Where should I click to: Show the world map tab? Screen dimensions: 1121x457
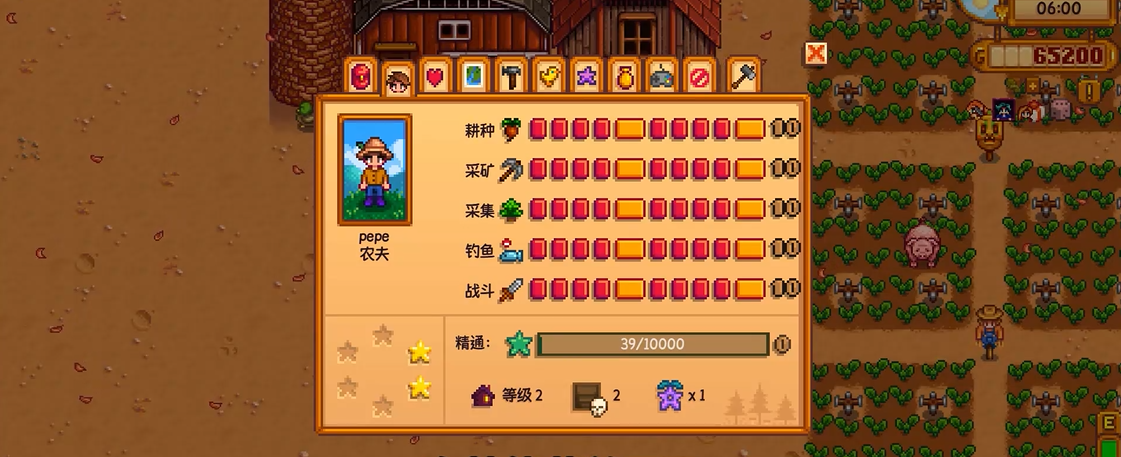(x=472, y=76)
